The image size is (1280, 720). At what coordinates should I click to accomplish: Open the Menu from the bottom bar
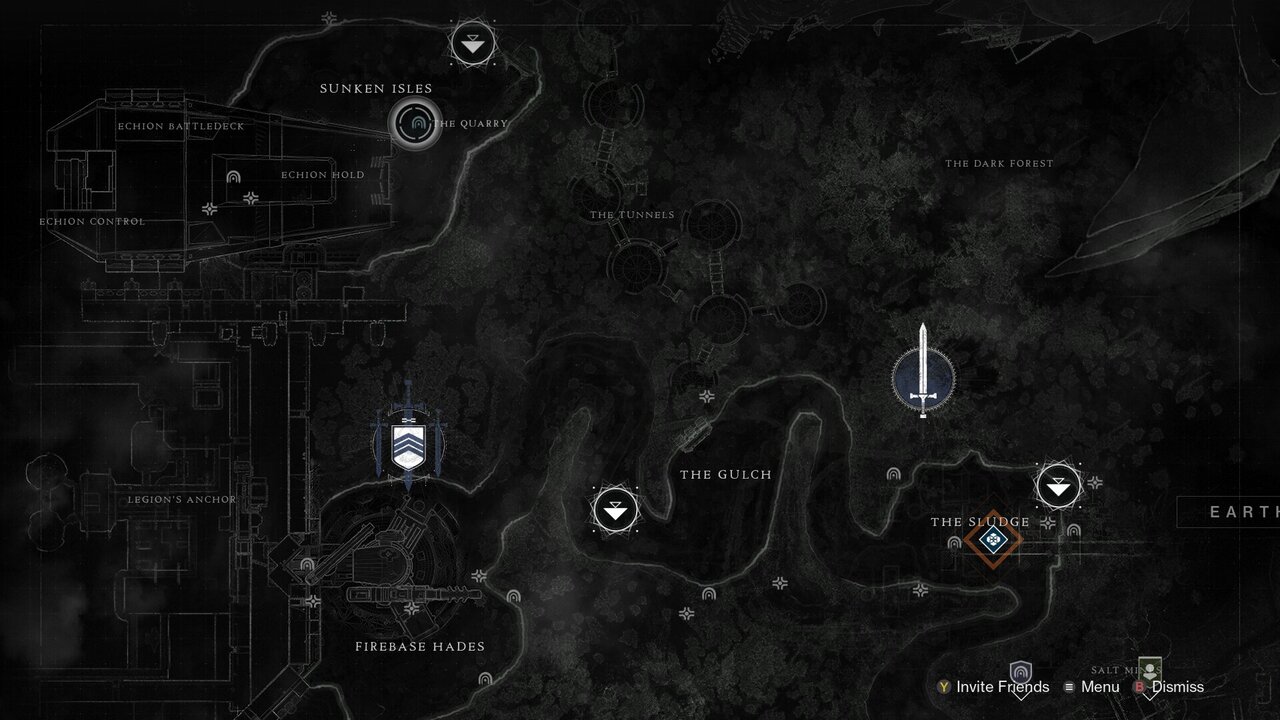tap(1097, 688)
